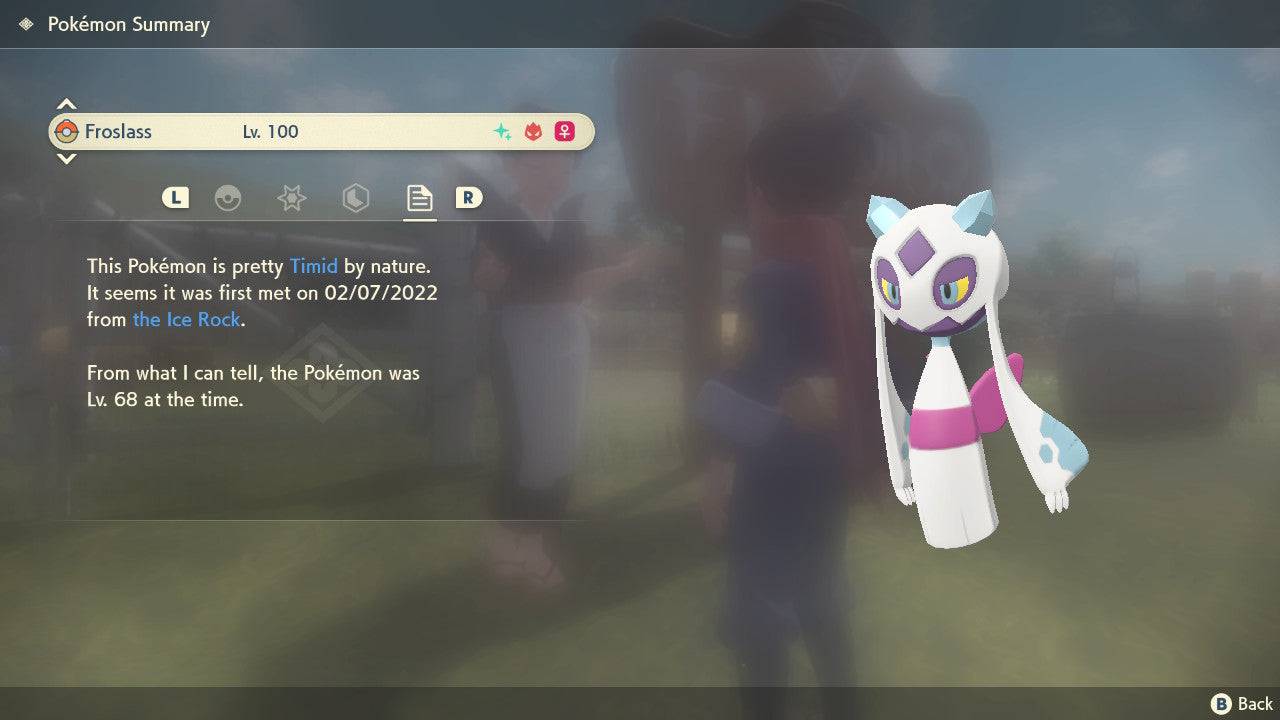Click the Ice Rock link
Screen dimensions: 1280x720
(187, 319)
